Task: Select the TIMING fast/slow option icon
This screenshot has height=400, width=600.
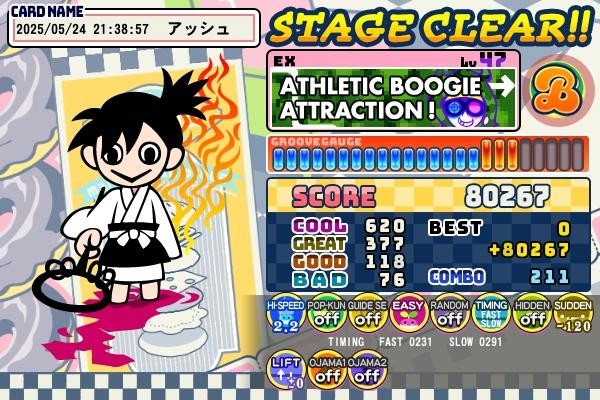Action: pyautogui.click(x=490, y=314)
